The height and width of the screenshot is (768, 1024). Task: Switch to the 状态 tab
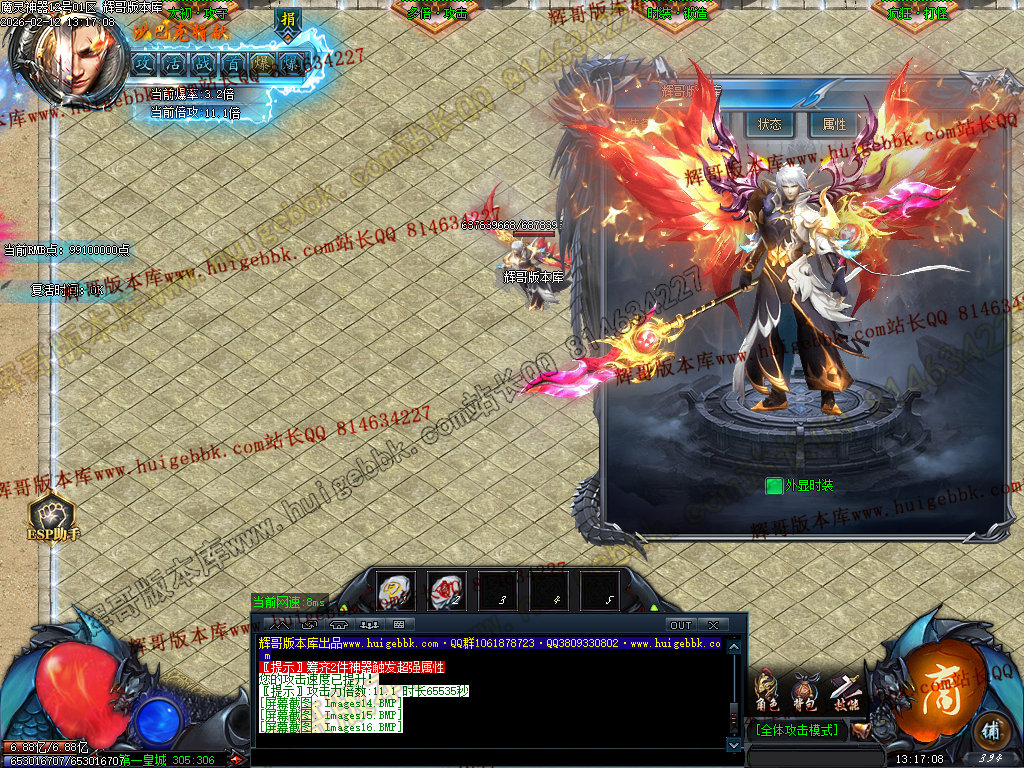click(769, 125)
